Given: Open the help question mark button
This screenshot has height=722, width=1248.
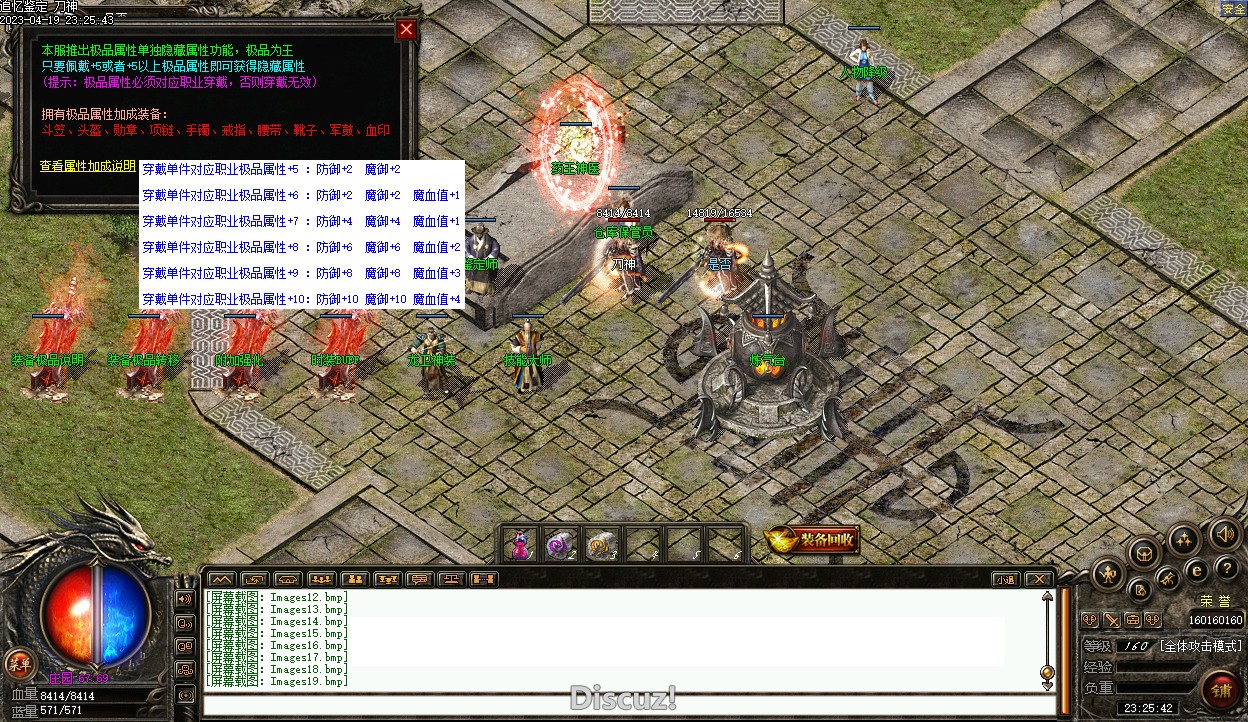Looking at the screenshot, I should (1228, 569).
